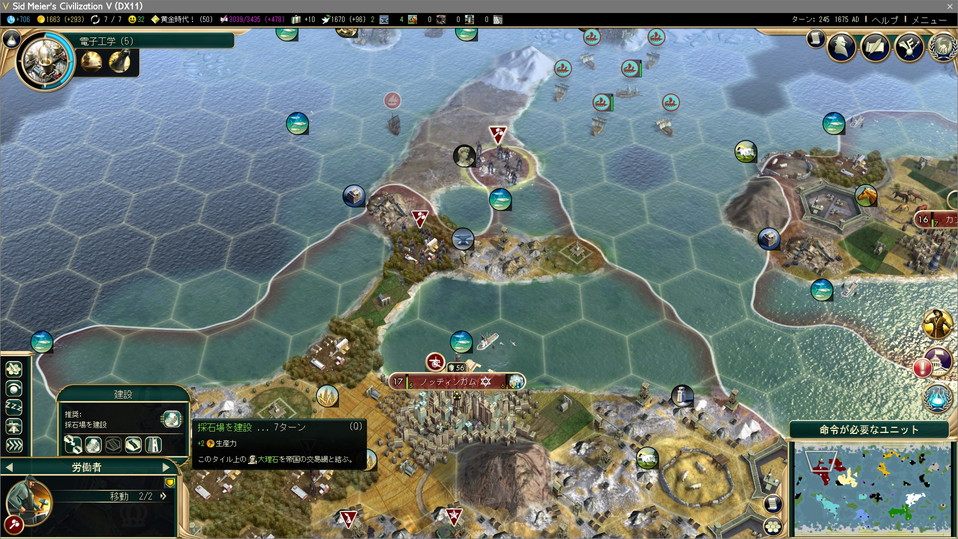Click the great person notification portrait
The height and width of the screenshot is (539, 958).
tap(938, 324)
